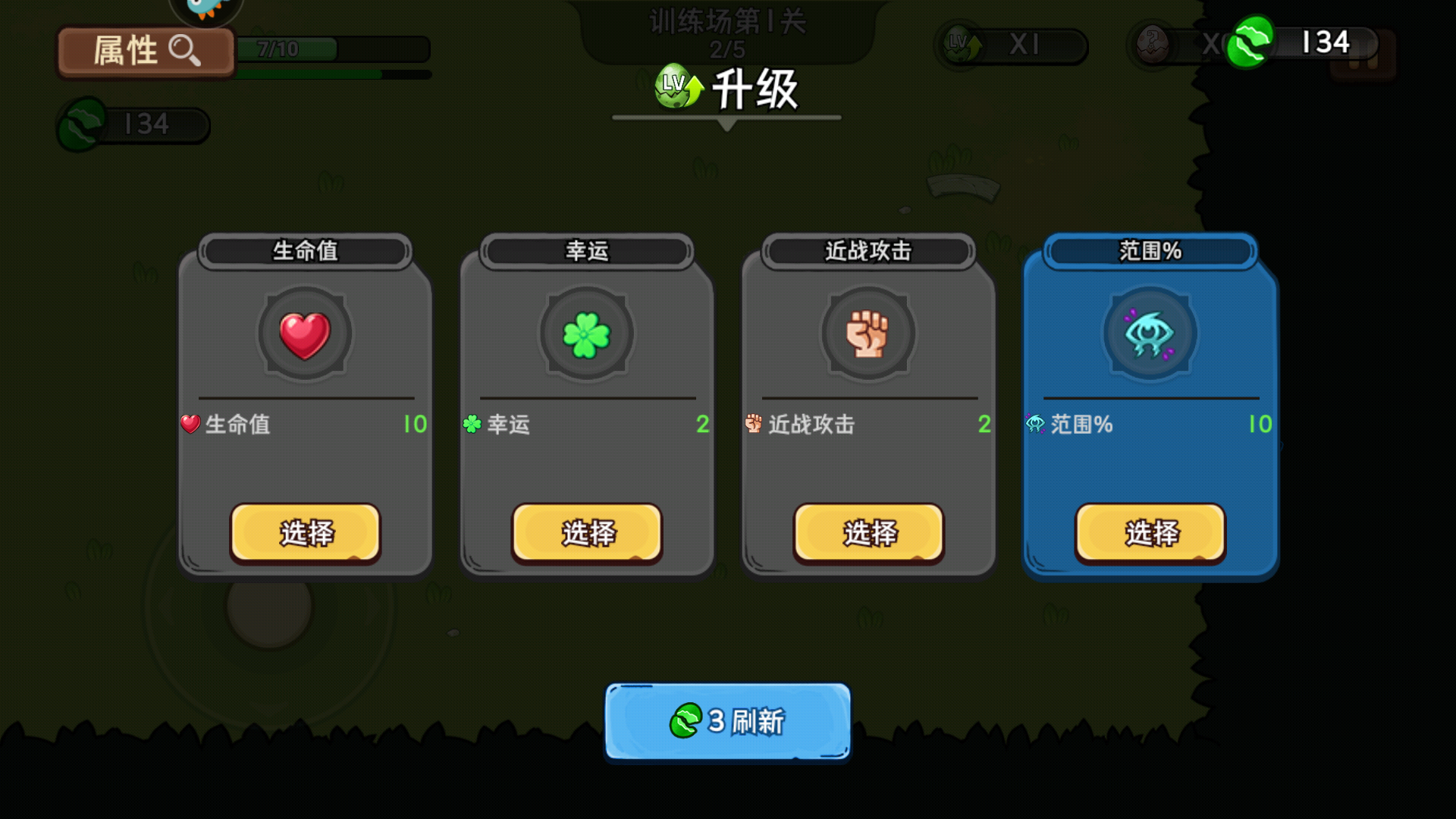Screen dimensions: 1456x819
Task: Choose 选择 under the 幸运 card
Action: tap(585, 533)
